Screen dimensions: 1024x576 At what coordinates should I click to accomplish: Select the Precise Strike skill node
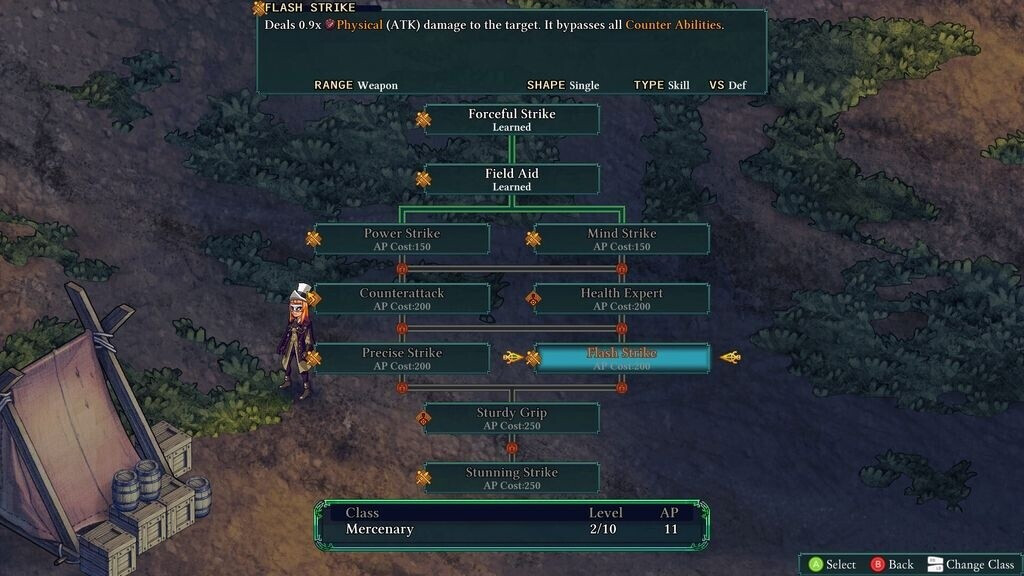point(402,358)
